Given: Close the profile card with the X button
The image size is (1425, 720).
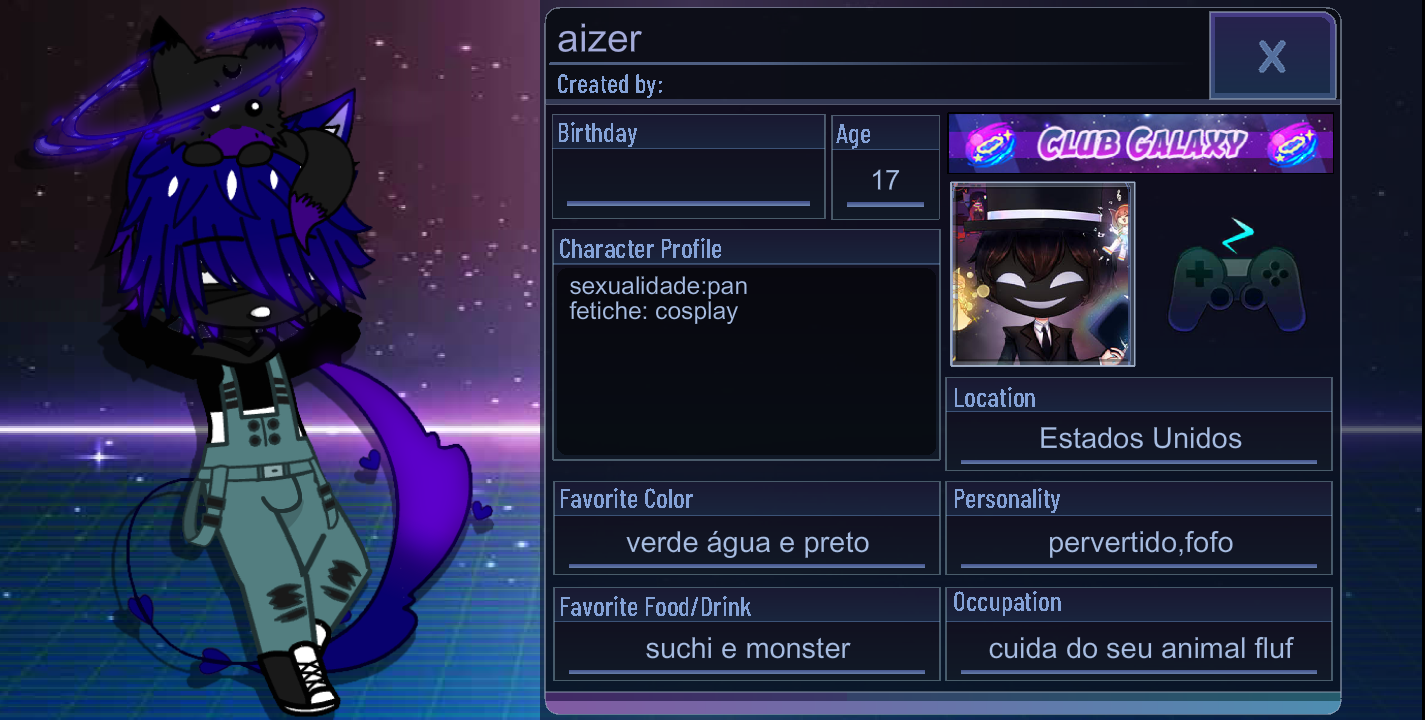Looking at the screenshot, I should 1272,56.
